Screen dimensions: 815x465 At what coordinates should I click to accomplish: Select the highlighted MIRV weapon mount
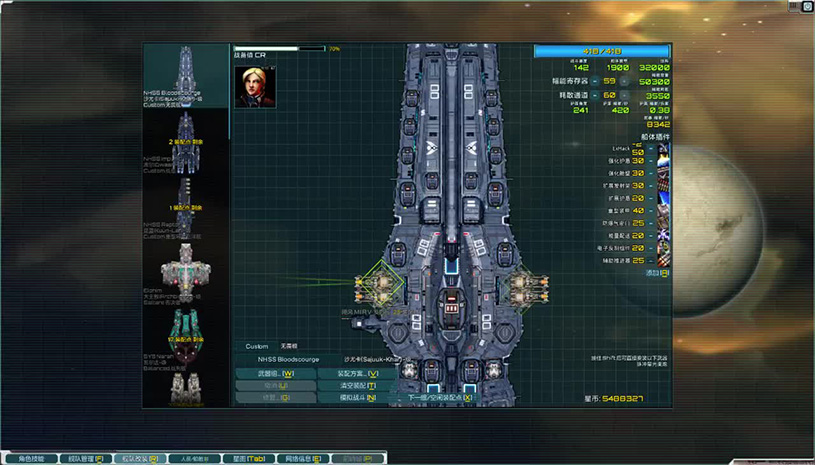380,285
